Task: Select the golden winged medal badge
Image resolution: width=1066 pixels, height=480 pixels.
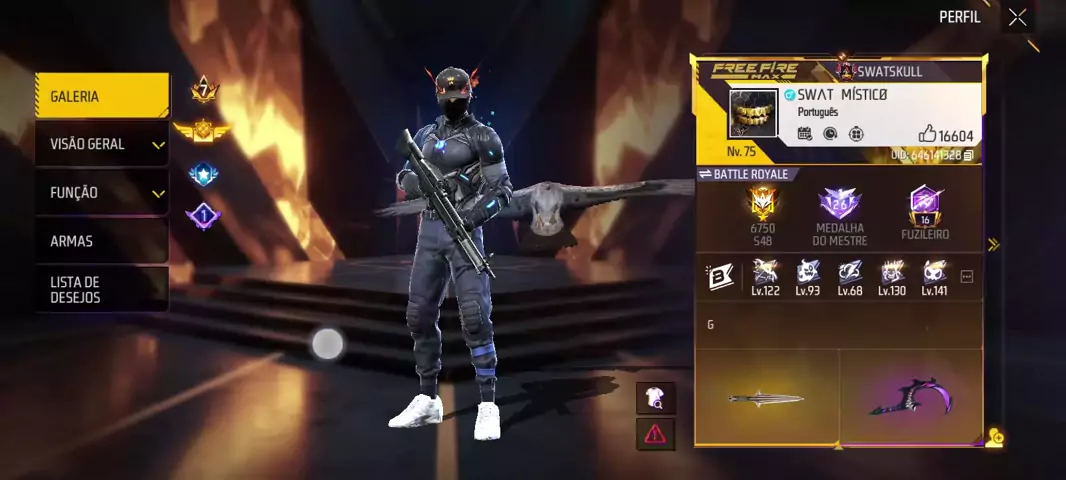Action: (203, 131)
